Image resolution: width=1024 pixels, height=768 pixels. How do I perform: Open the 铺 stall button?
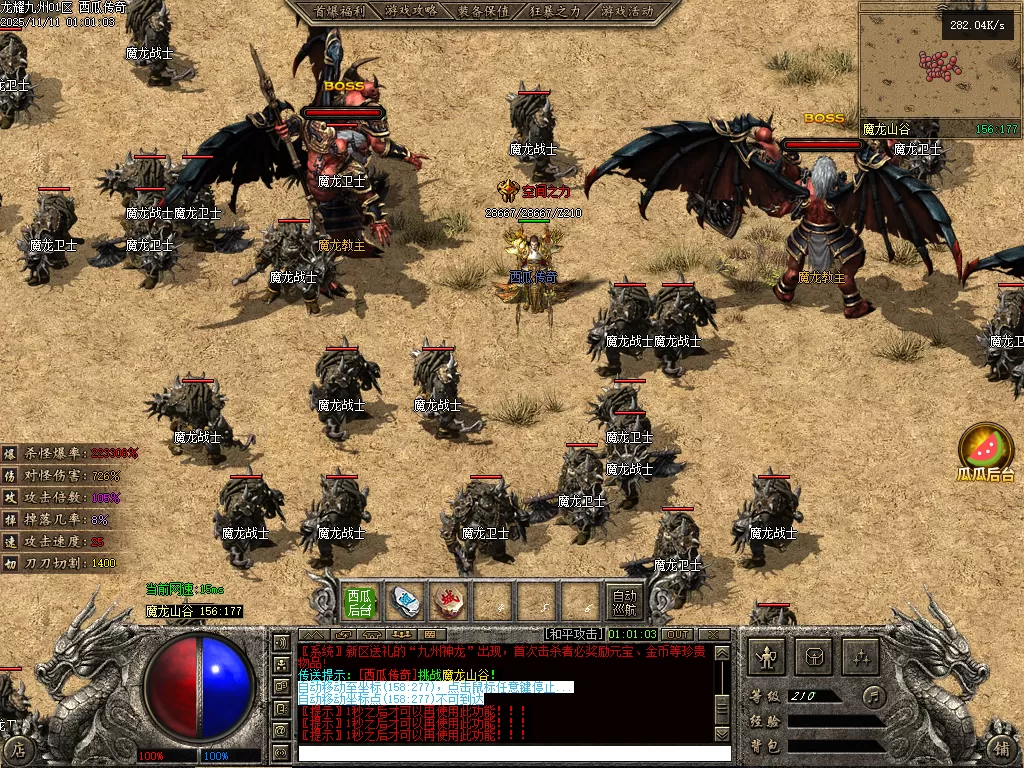pyautogui.click(x=1002, y=748)
